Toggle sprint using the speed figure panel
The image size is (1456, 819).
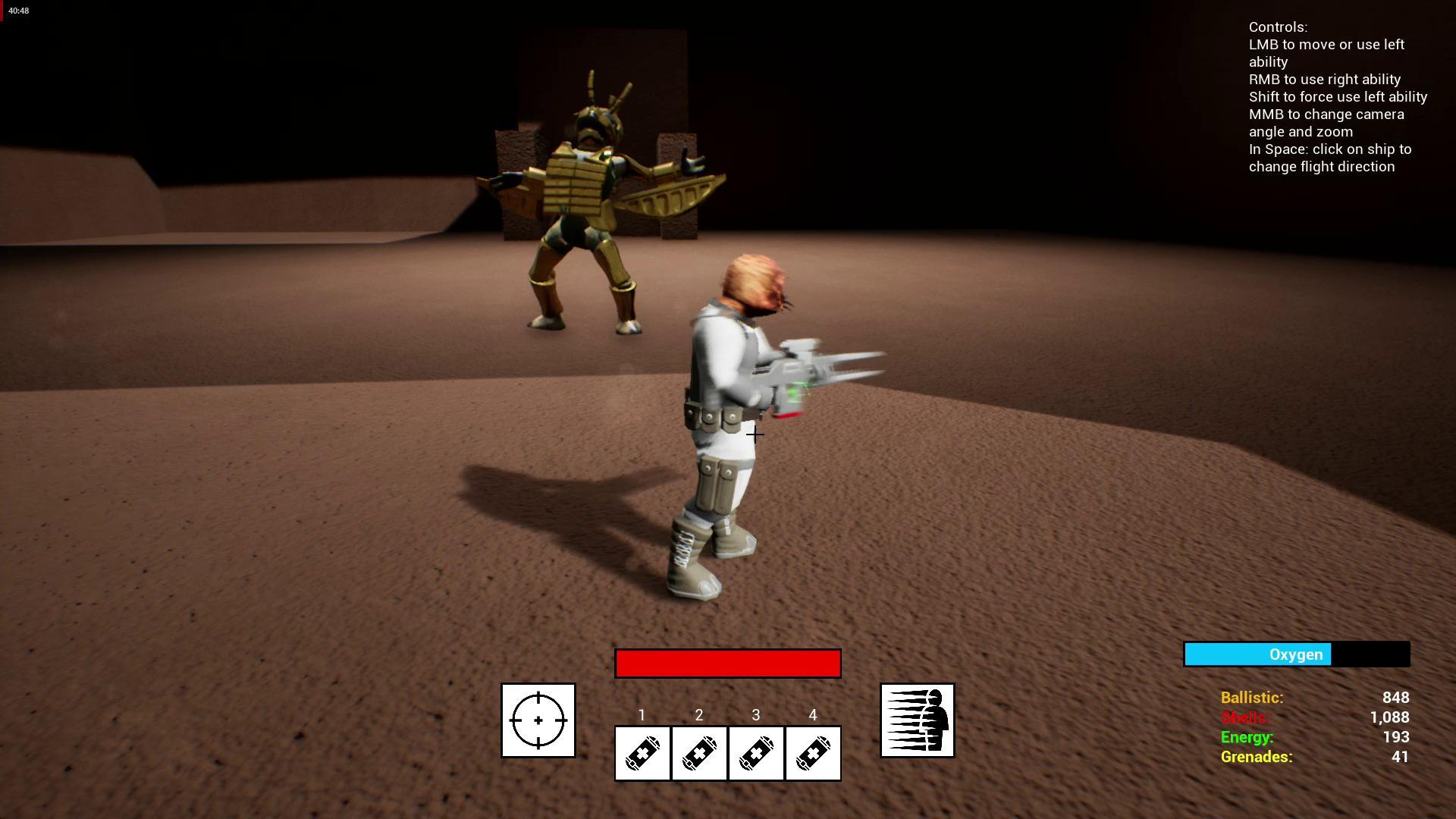[917, 720]
